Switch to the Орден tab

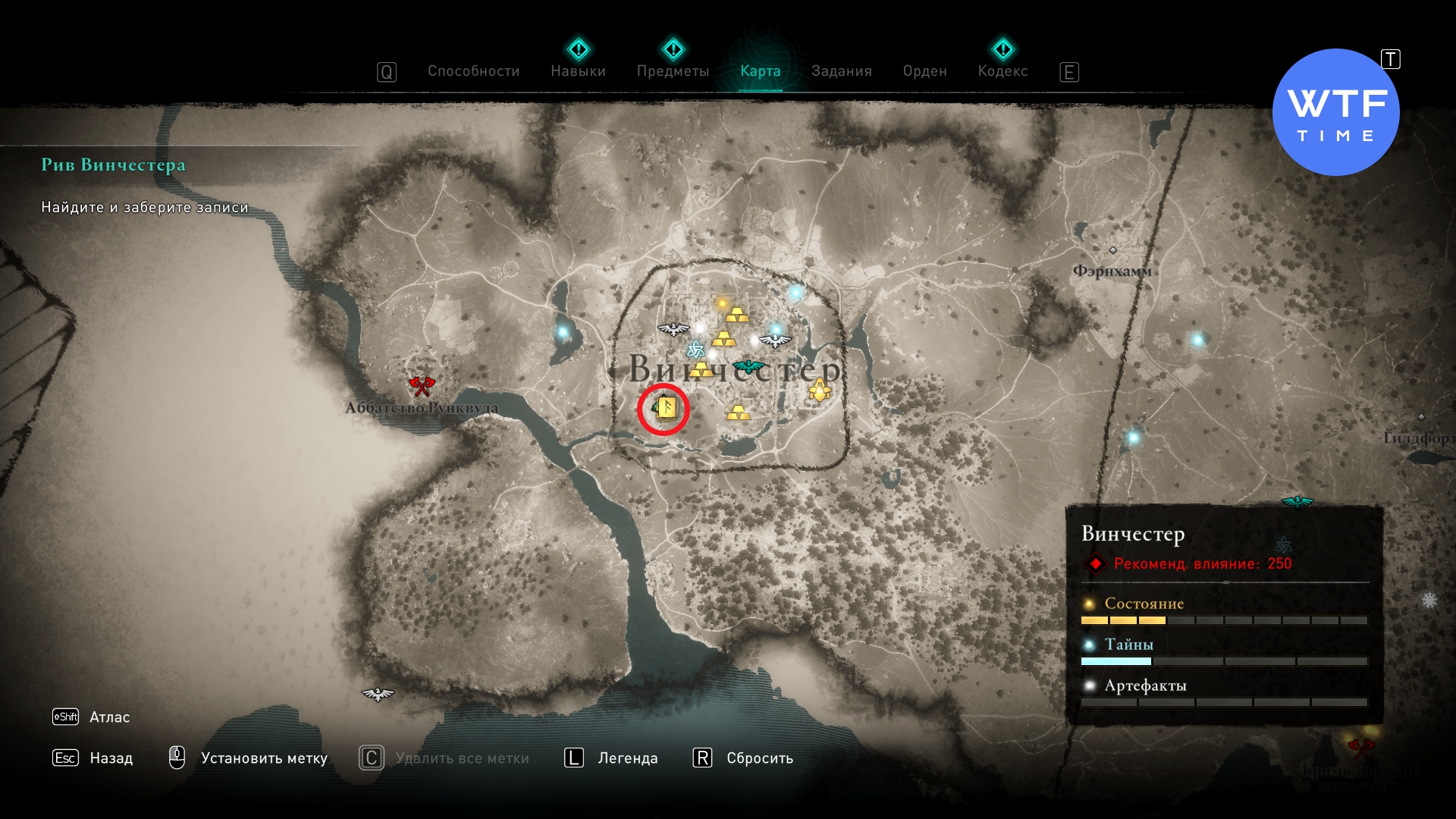[924, 71]
